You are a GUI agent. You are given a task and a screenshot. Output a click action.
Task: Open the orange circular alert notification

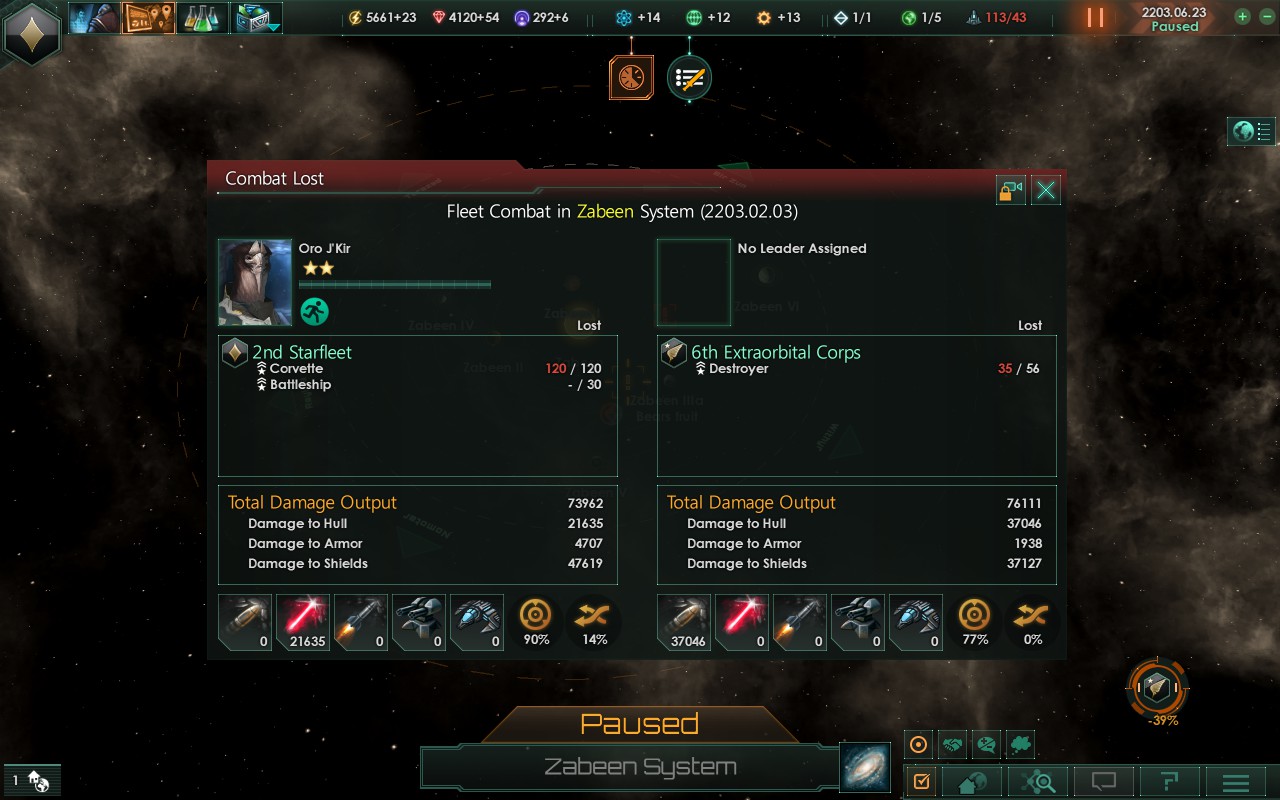coord(631,78)
